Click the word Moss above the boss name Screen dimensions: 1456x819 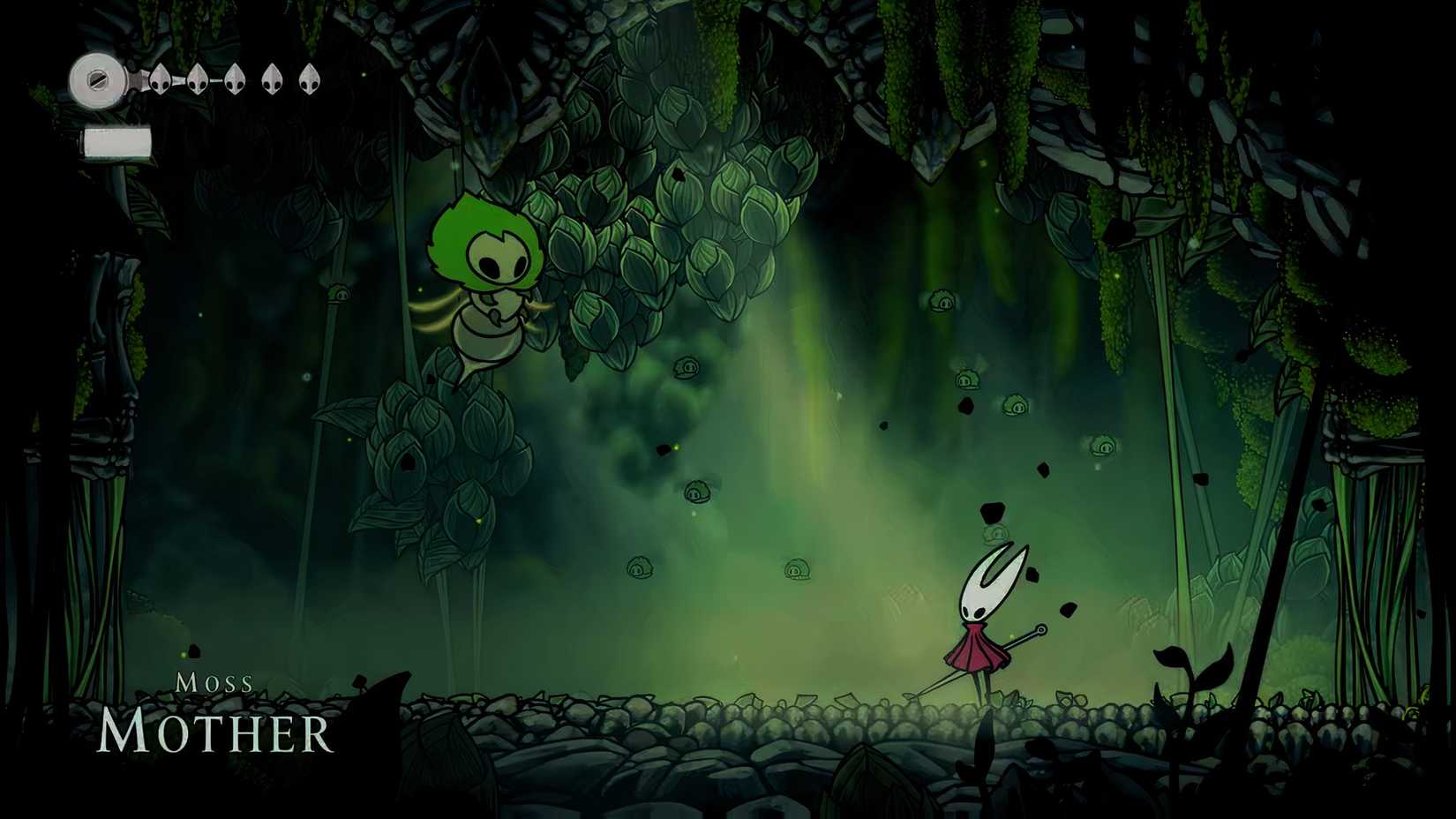coord(214,681)
